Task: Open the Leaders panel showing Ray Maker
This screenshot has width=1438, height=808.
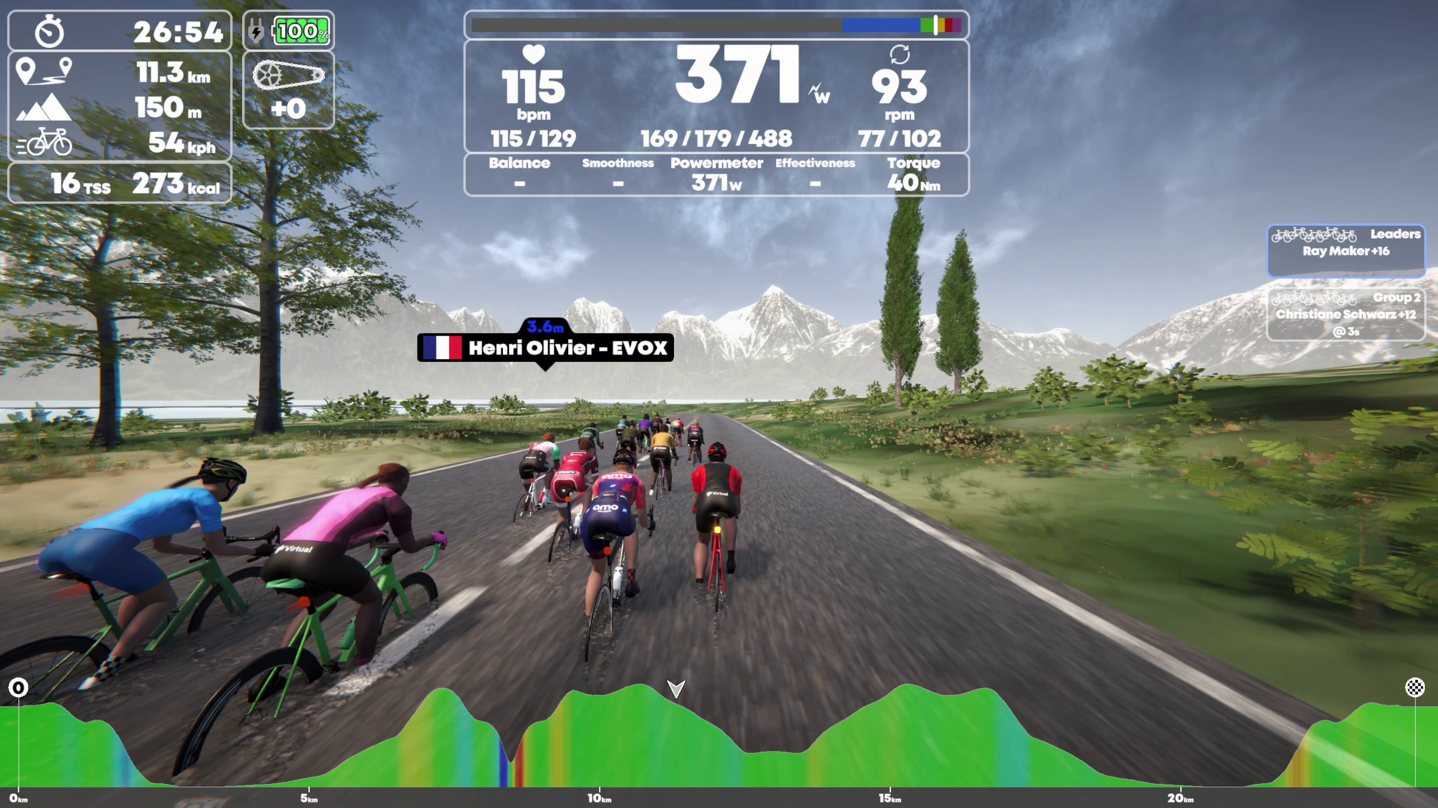Action: coord(1346,250)
